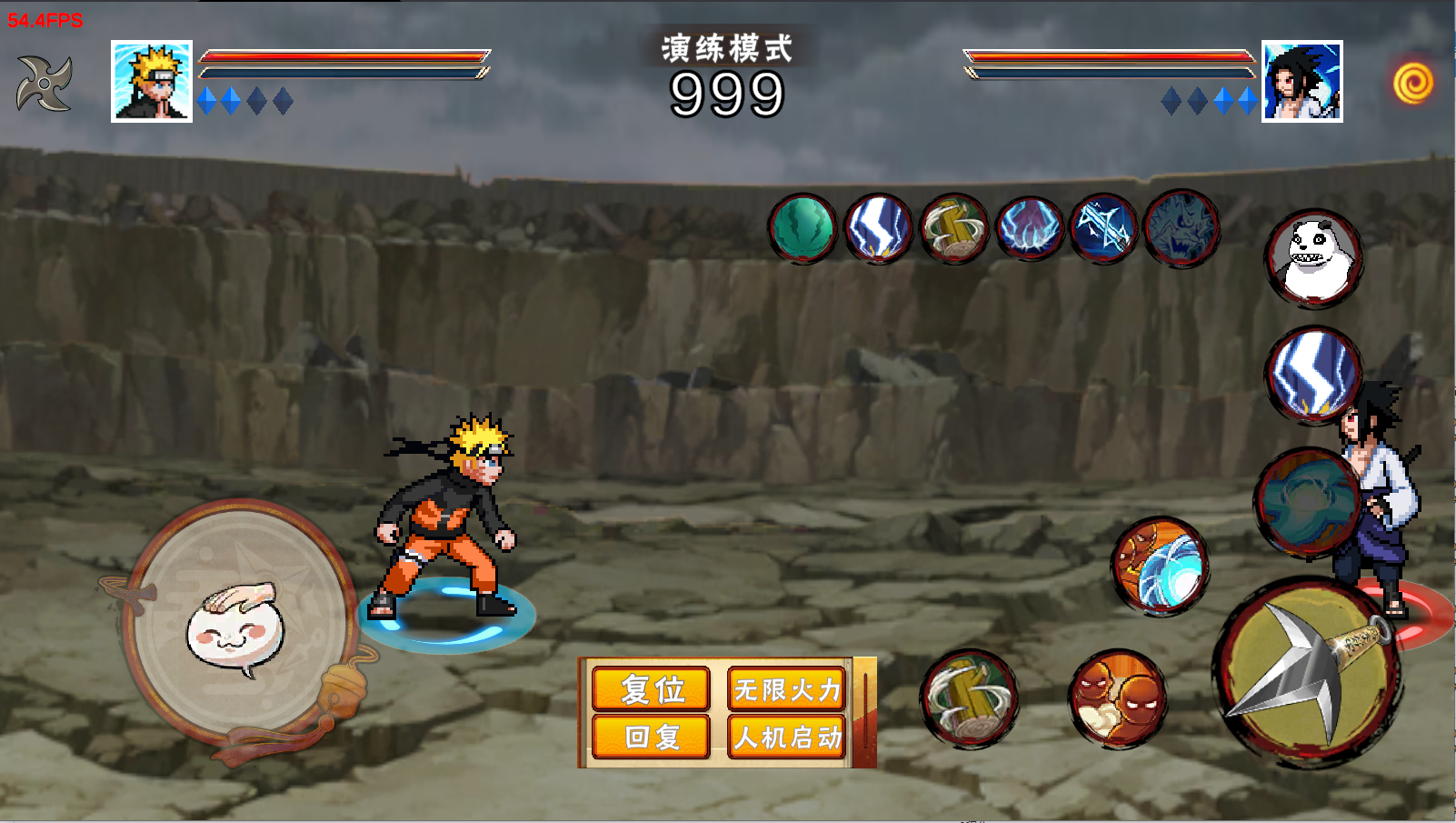Select the Chidori hand skill icon
The image size is (1456, 823).
pos(1029,229)
